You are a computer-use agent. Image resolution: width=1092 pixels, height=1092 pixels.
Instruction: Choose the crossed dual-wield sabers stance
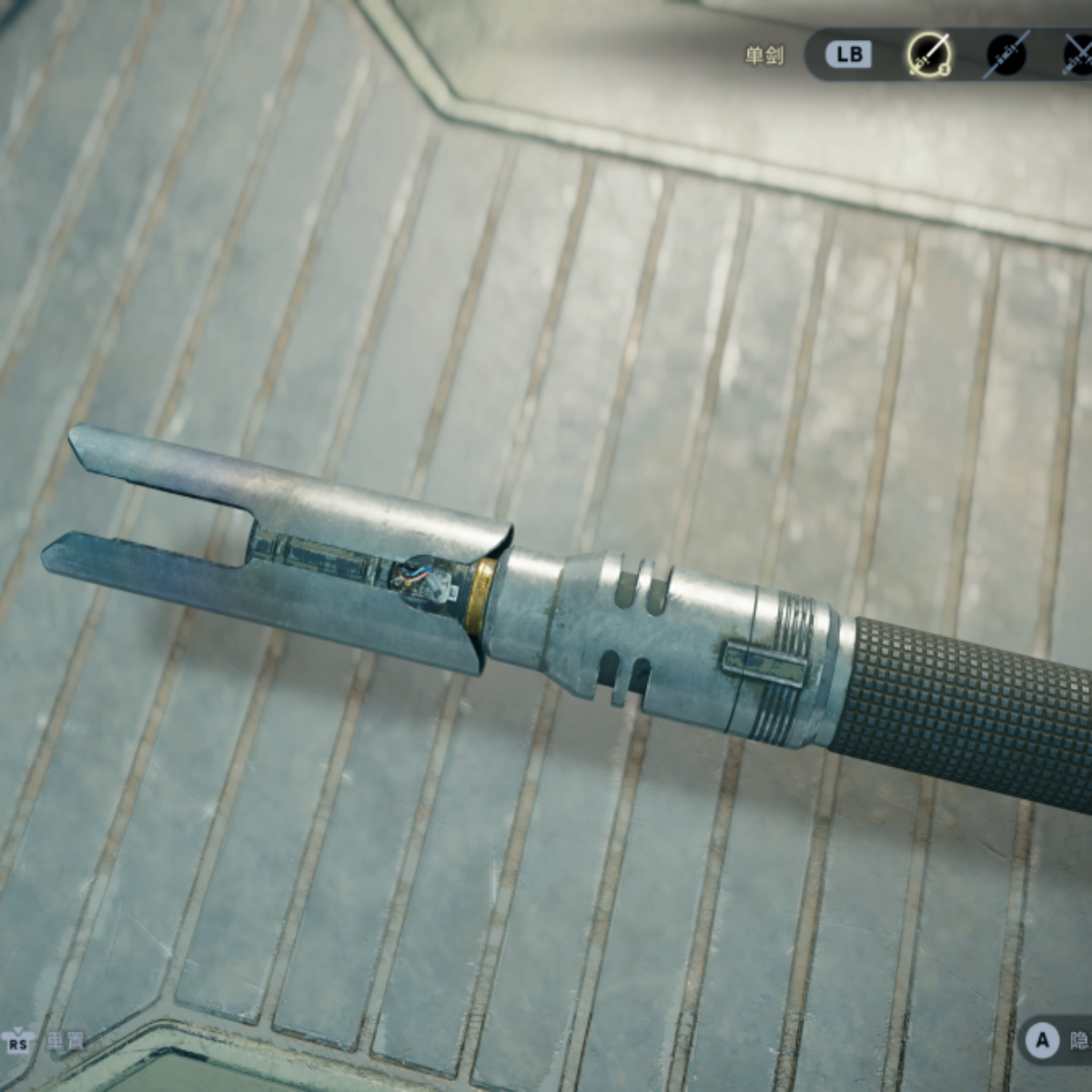1079,55
